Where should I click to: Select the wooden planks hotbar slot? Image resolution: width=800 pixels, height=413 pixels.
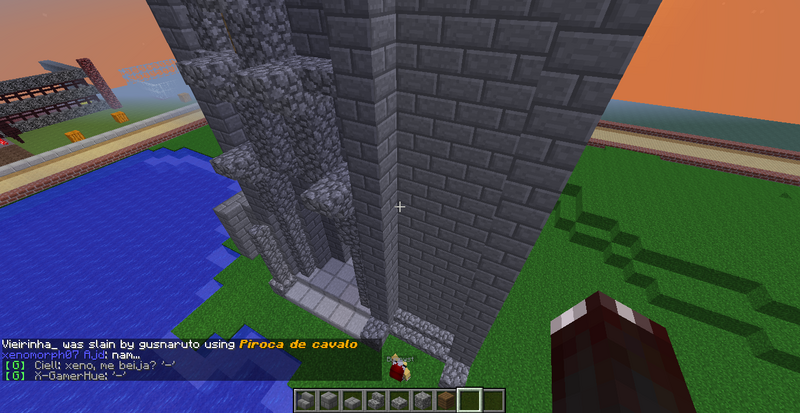(446, 400)
